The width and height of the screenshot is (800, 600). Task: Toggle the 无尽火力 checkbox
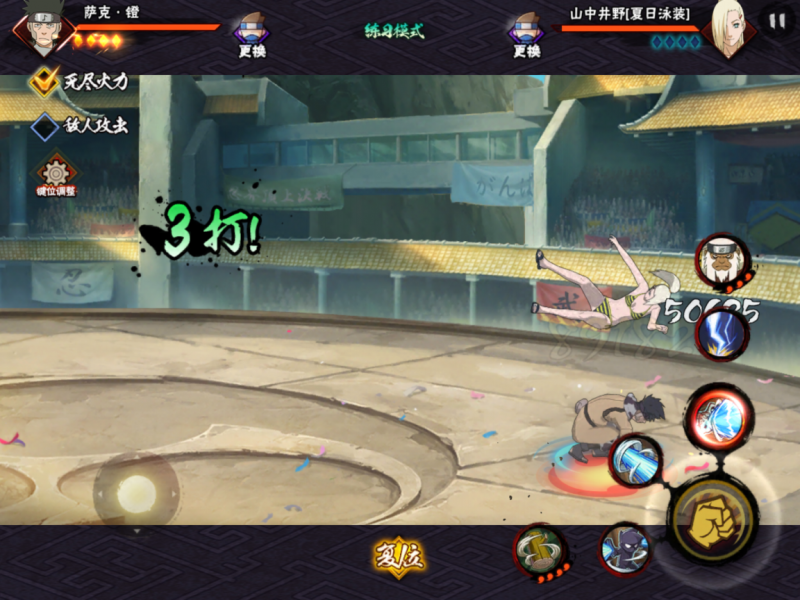pyautogui.click(x=45, y=82)
